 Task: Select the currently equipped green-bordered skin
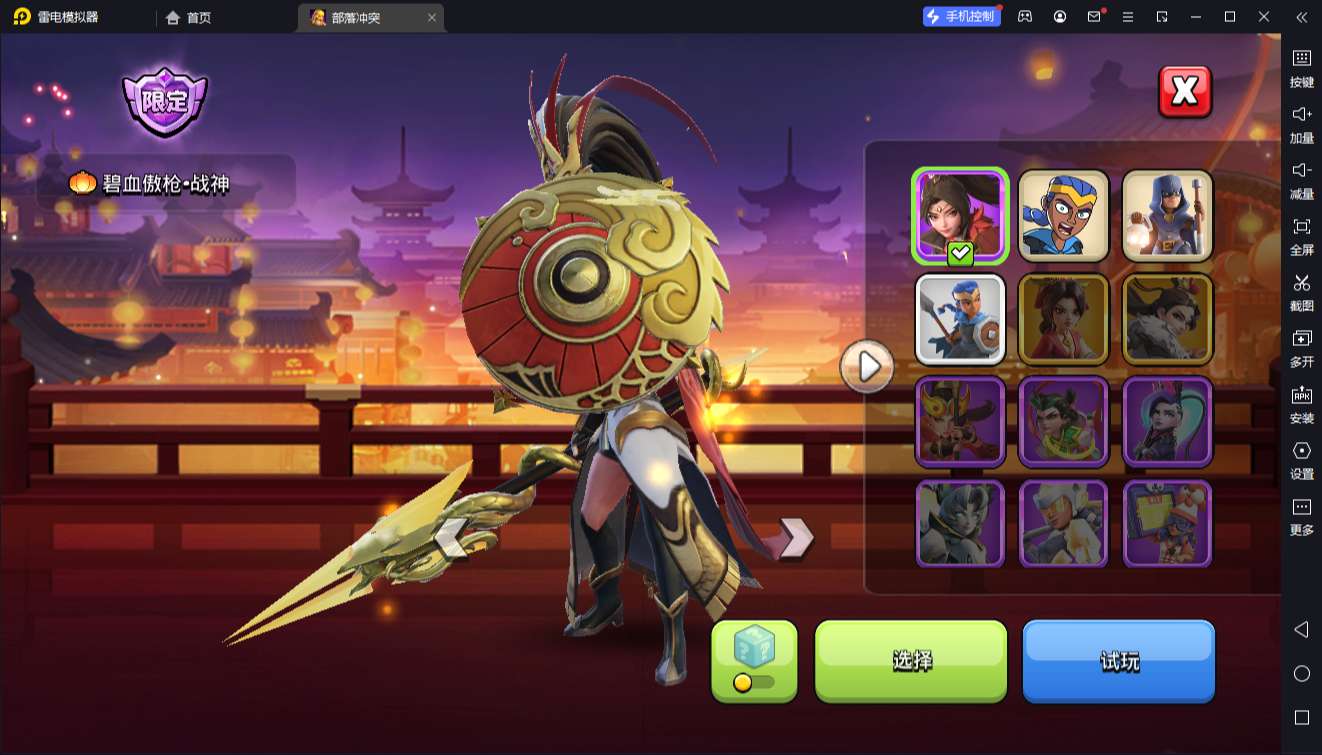click(960, 216)
